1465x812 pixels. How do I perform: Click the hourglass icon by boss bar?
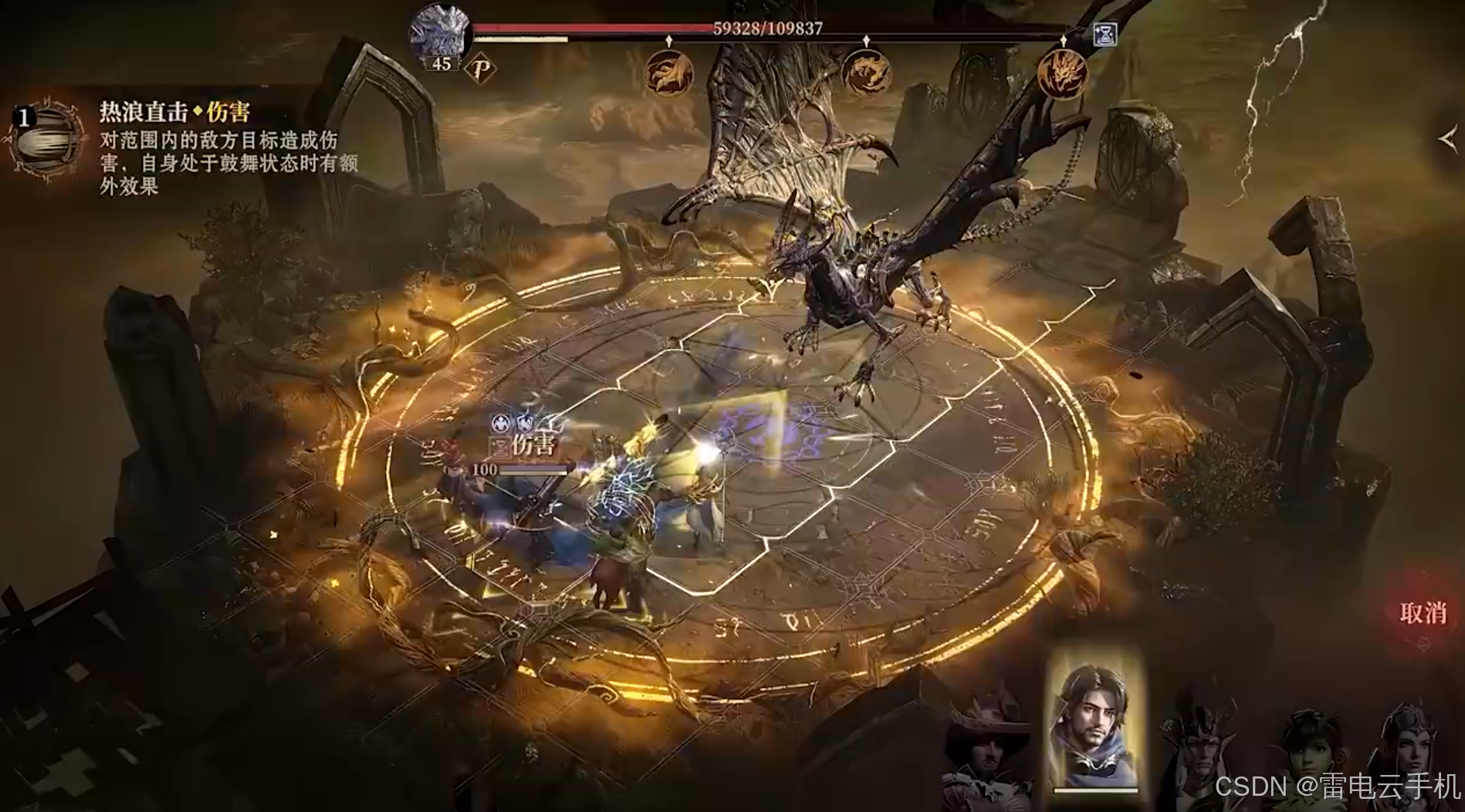point(1106,34)
